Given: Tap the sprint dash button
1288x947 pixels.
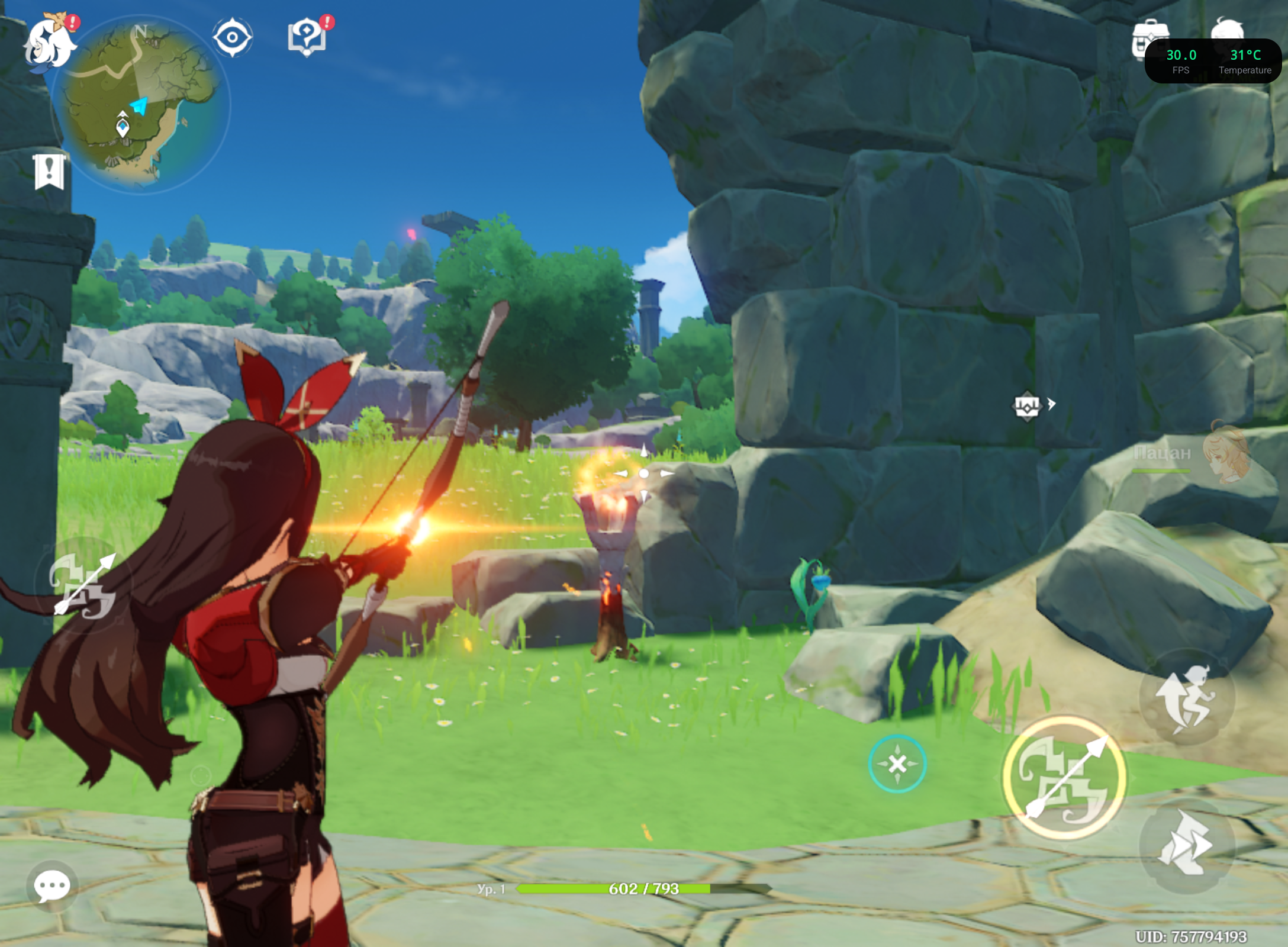Looking at the screenshot, I should pyautogui.click(x=1187, y=844).
